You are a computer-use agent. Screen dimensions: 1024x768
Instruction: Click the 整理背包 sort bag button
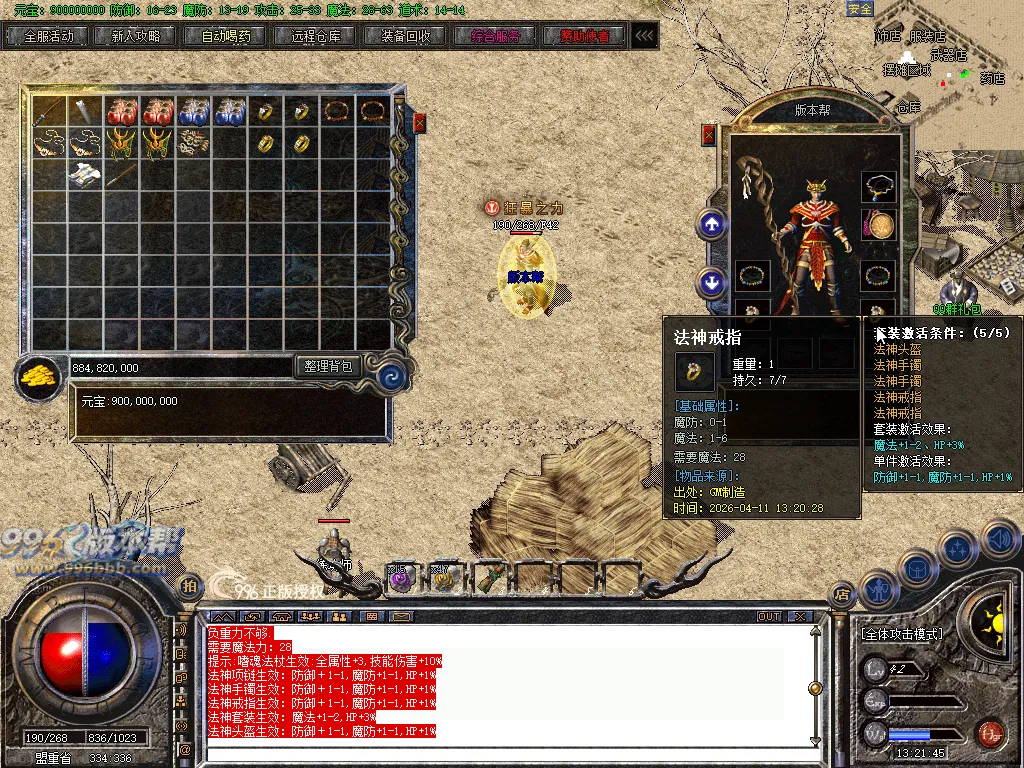click(329, 366)
